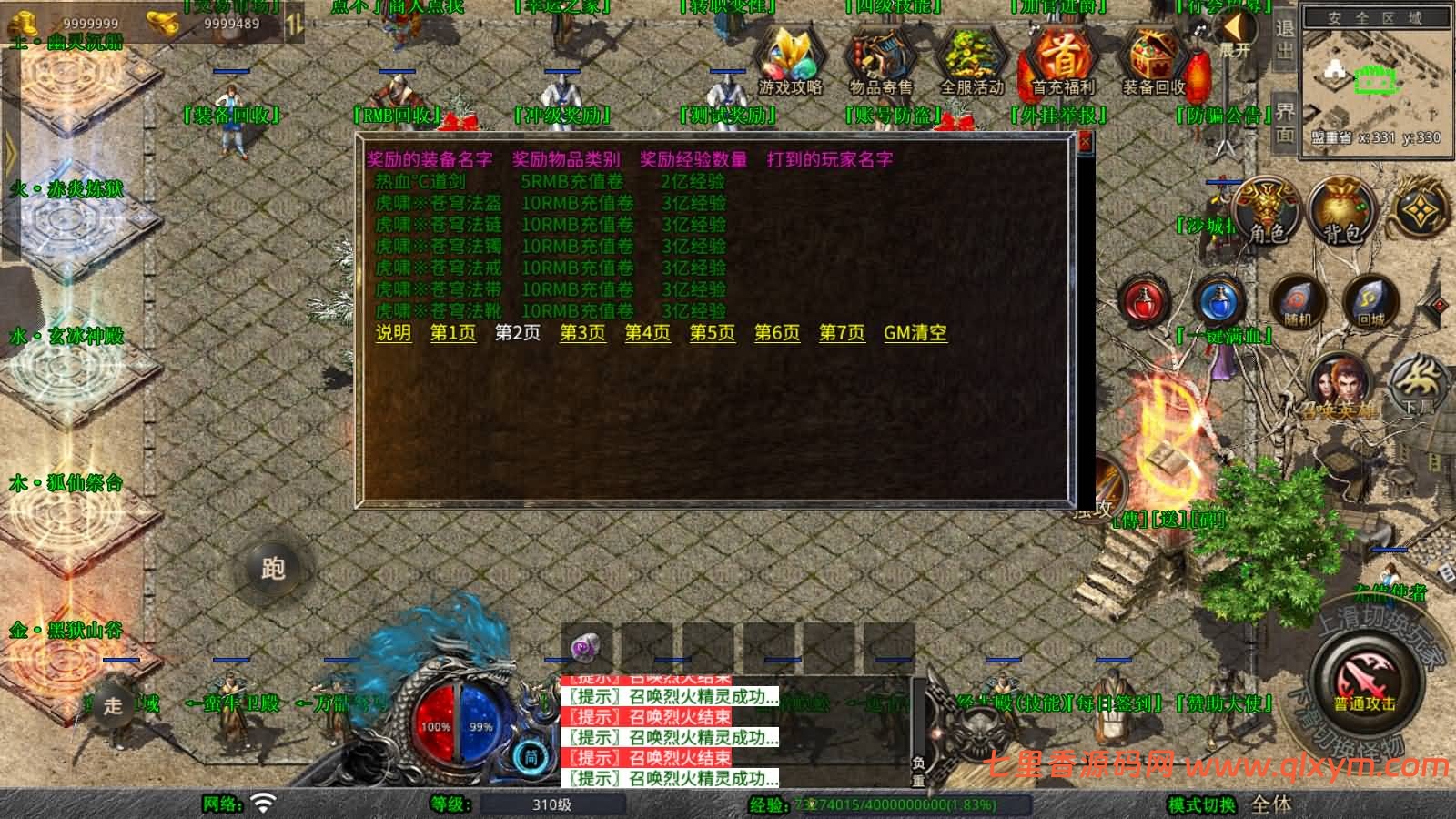Open the 全体 chat channel selector
1456x819 pixels.
[x=1270, y=804]
